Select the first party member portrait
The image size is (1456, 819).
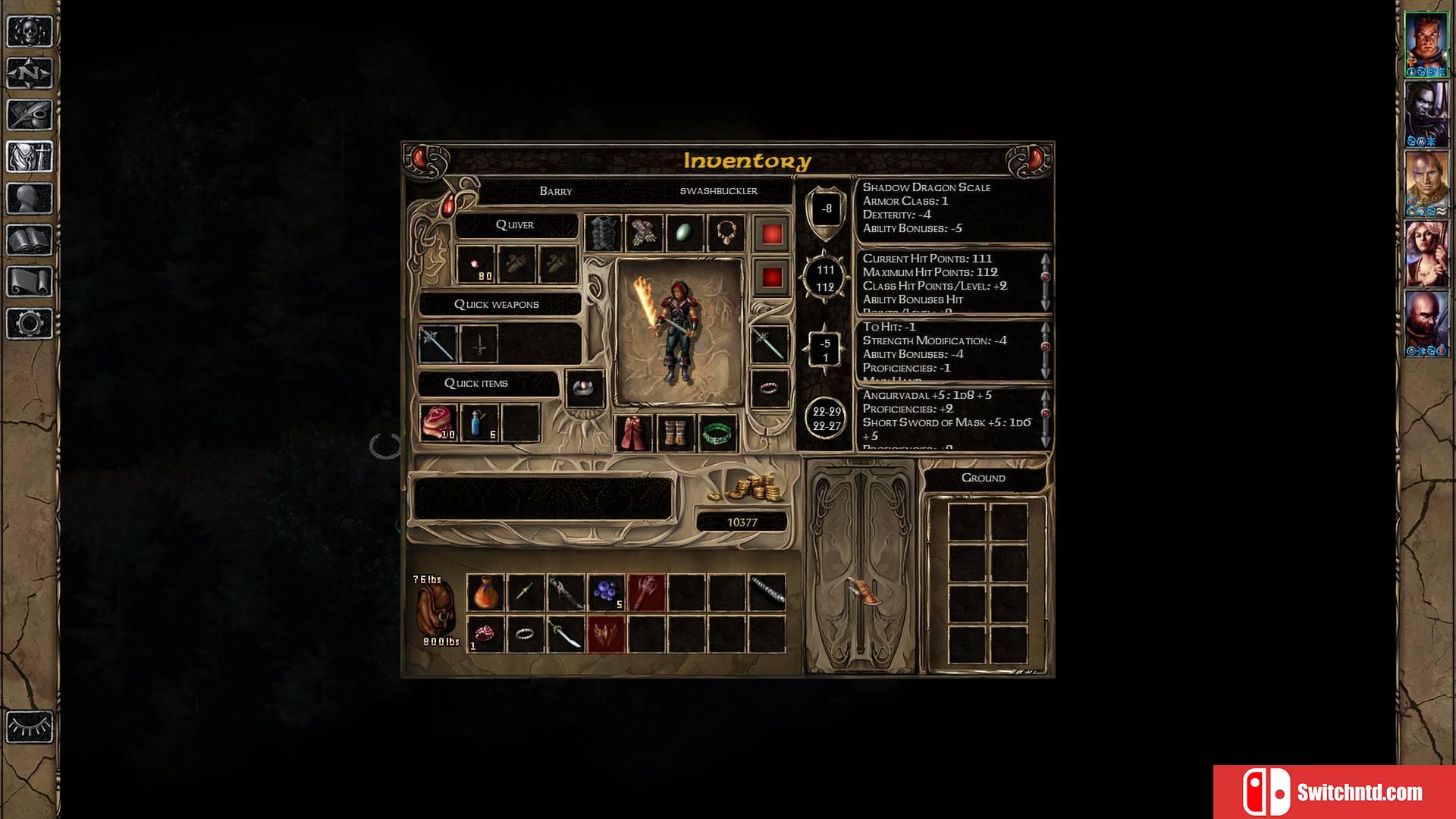point(1426,44)
